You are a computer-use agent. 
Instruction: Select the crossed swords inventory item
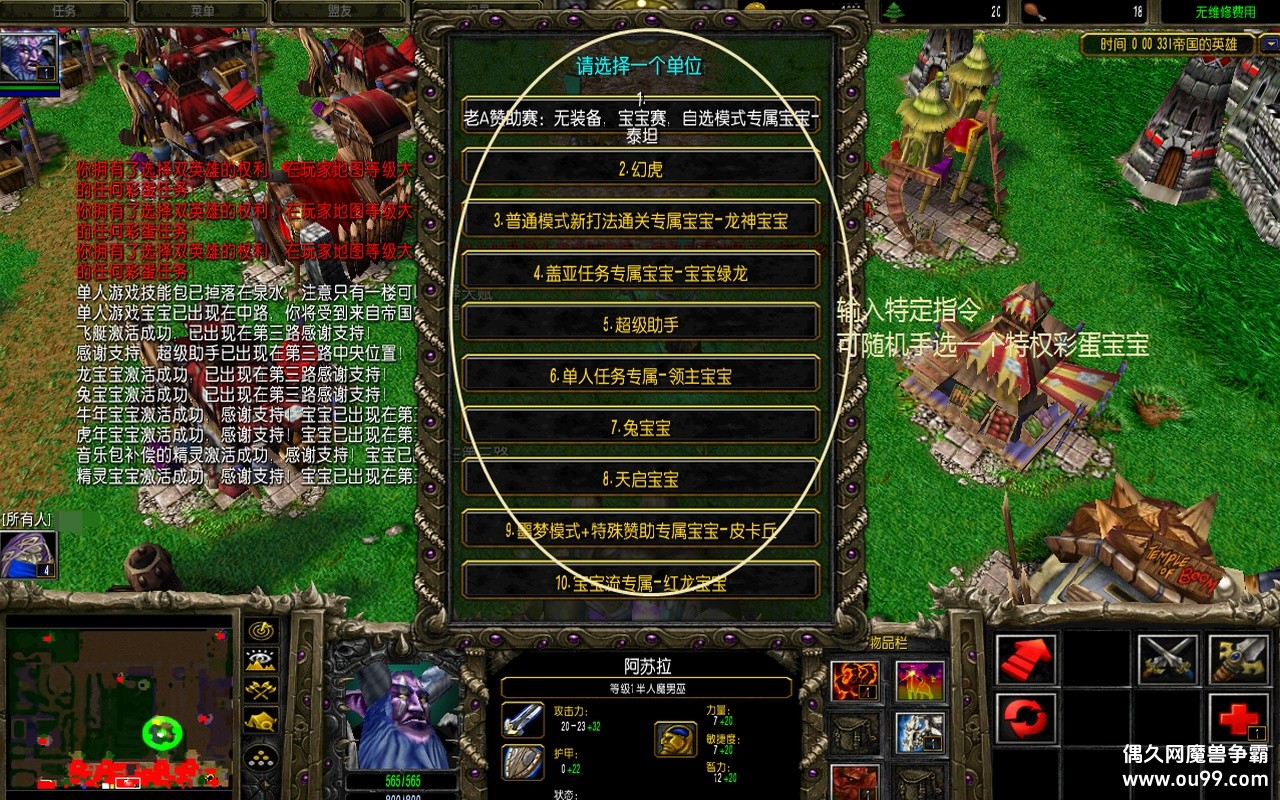click(1169, 659)
